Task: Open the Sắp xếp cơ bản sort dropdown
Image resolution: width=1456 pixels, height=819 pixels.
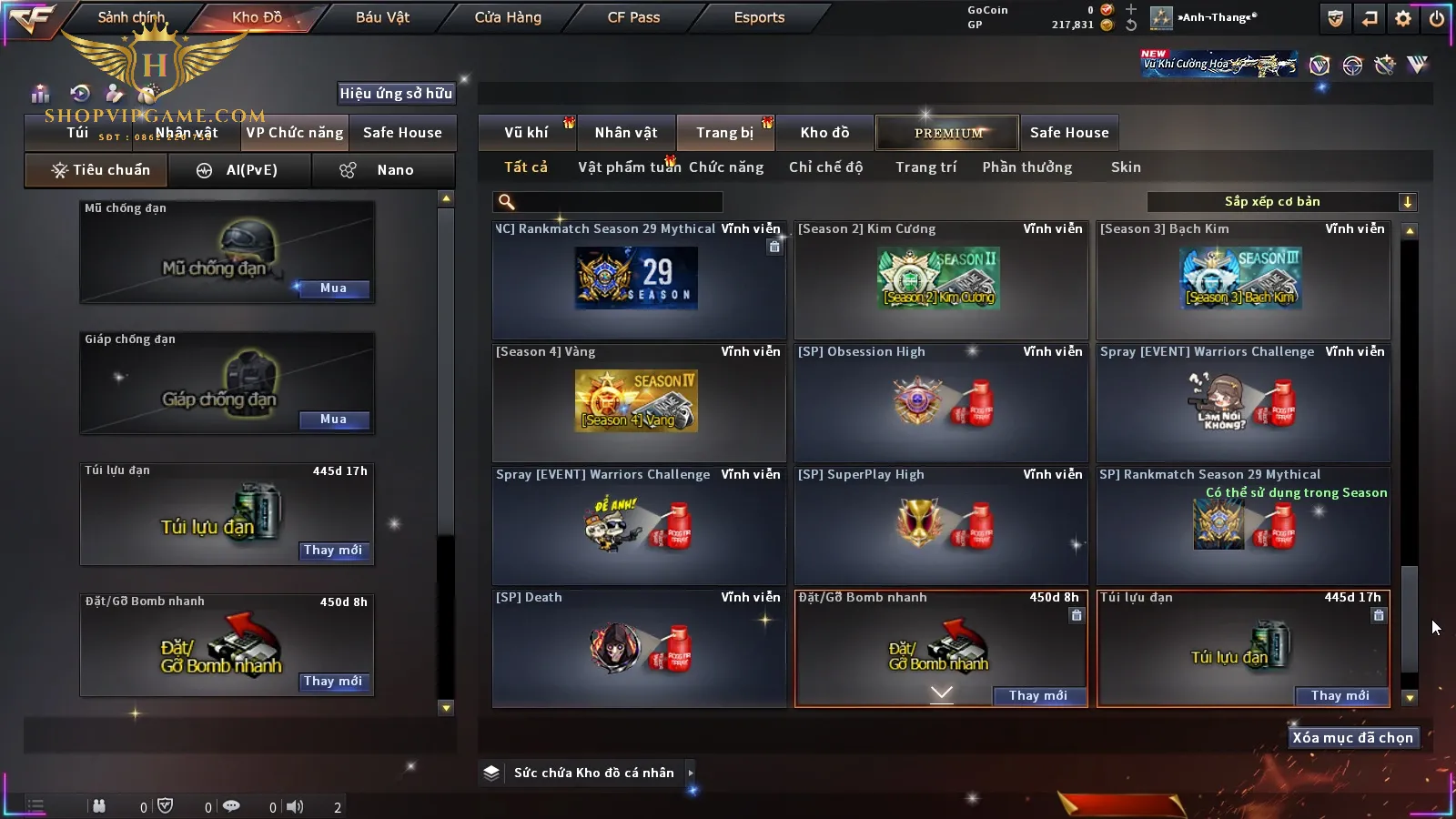Action: 1281,202
